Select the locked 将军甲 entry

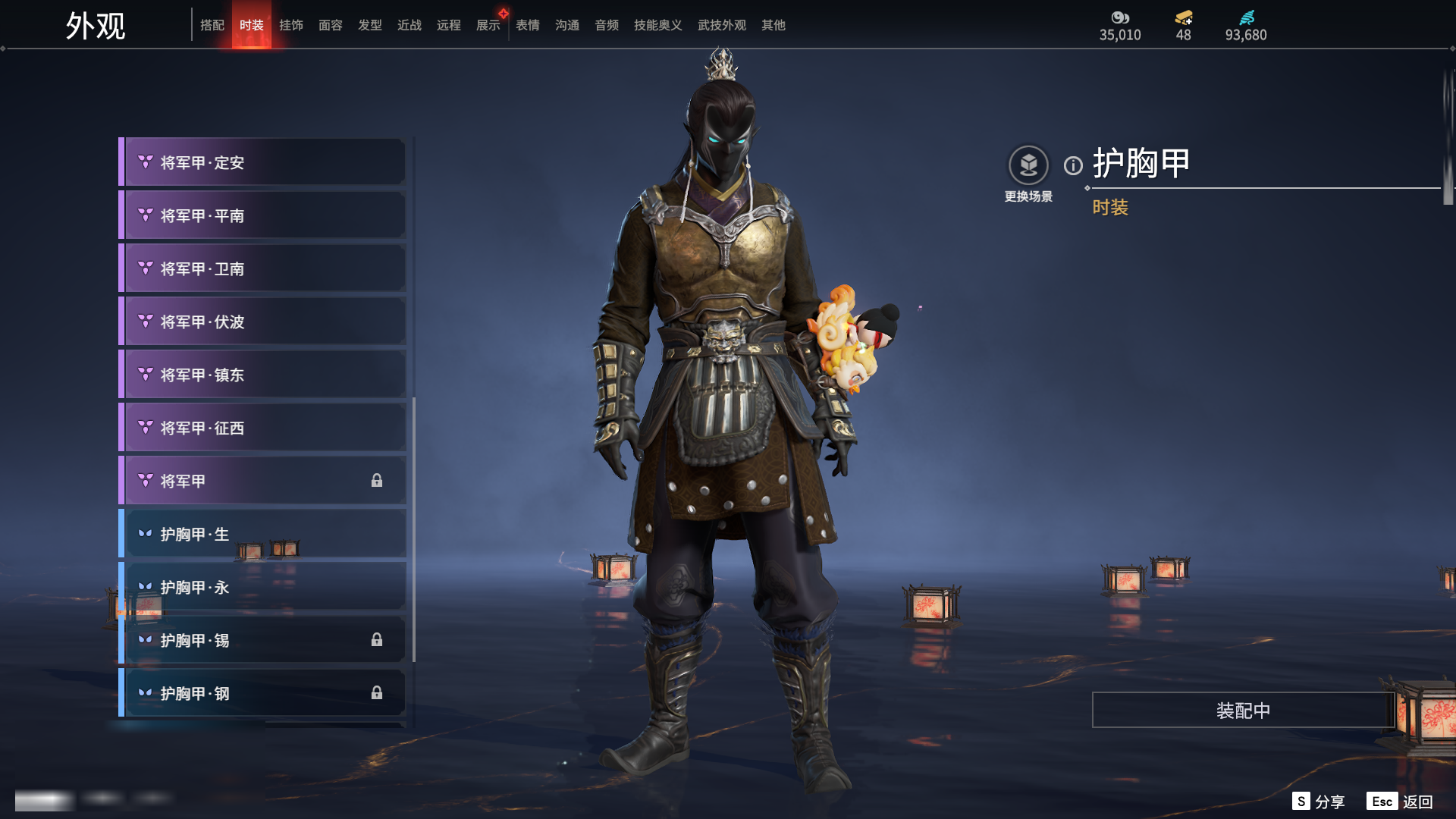(x=262, y=481)
